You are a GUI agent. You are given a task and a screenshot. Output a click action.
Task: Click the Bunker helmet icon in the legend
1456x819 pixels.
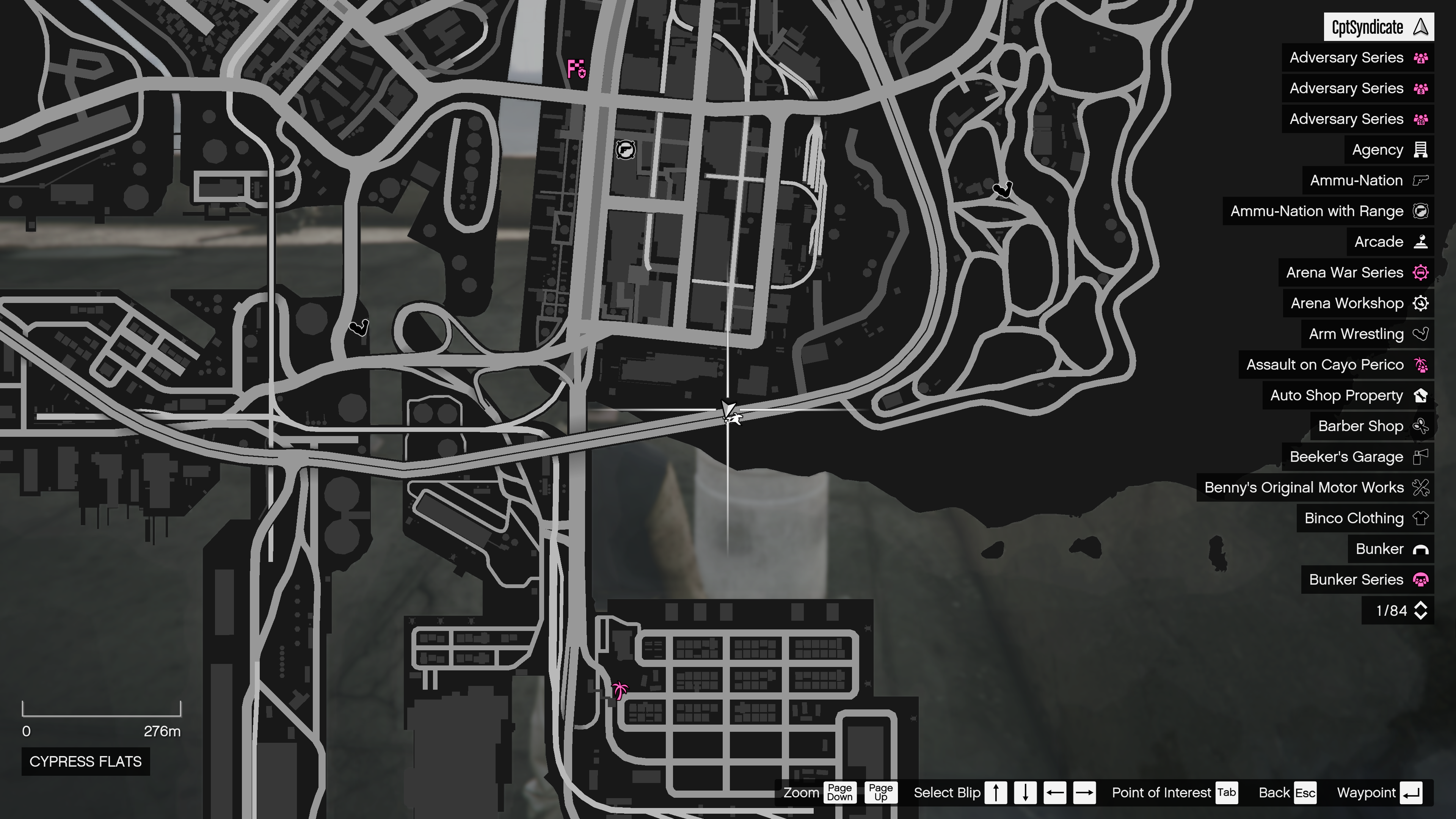click(x=1420, y=549)
